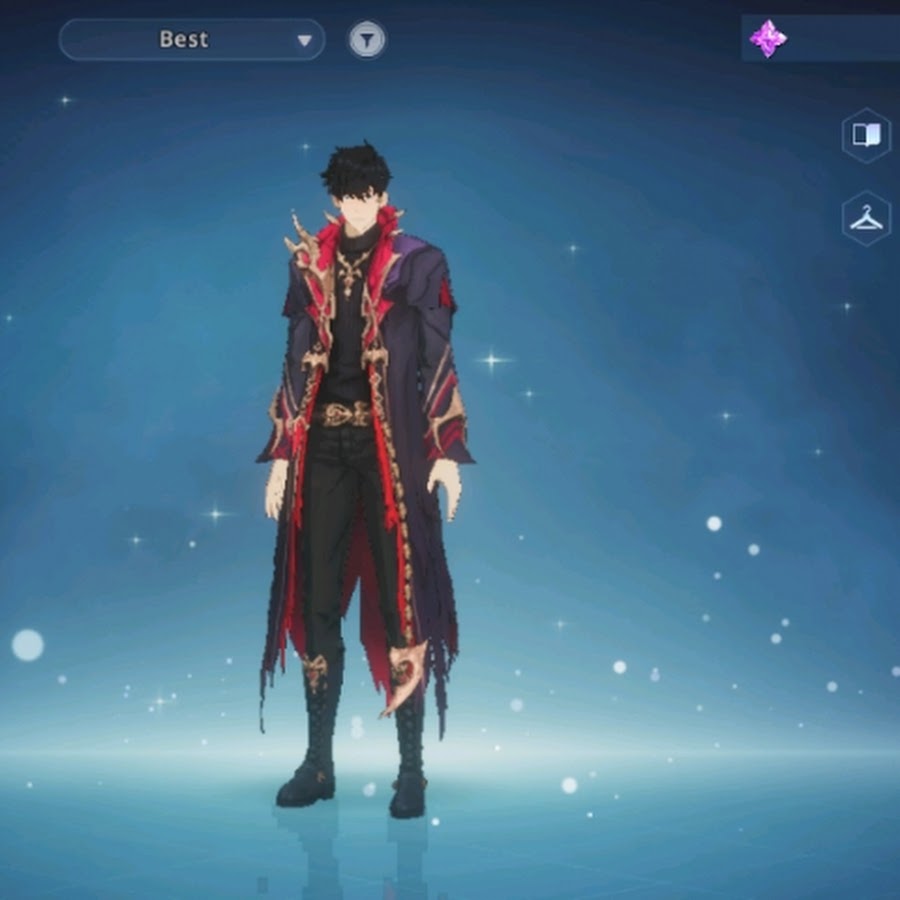This screenshot has width=900, height=900.
Task: Tap the purple crystal currency icon
Action: coord(768,39)
